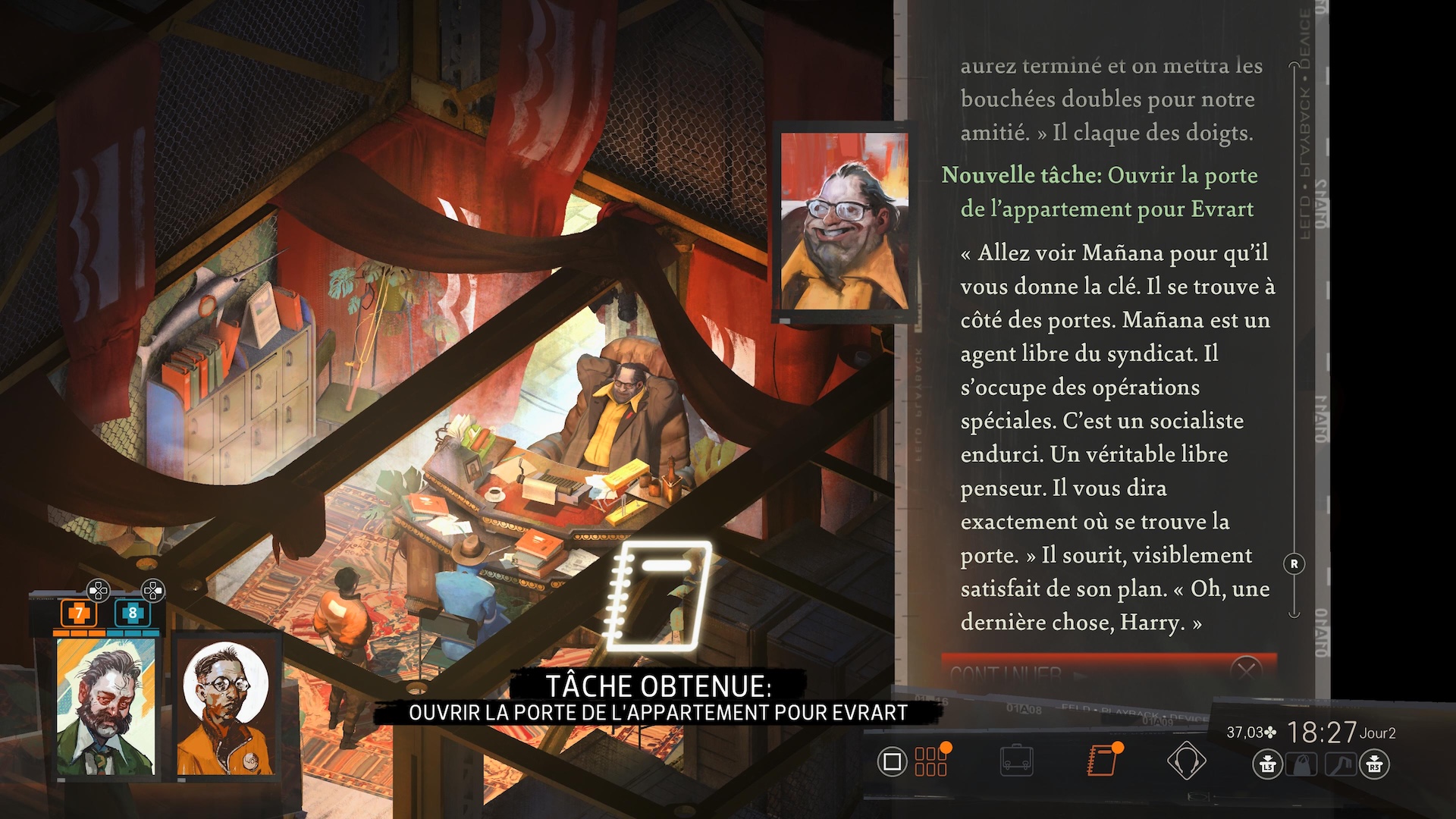Select the prybar tool held-item slot
The height and width of the screenshot is (819, 1456).
pos(1340,764)
